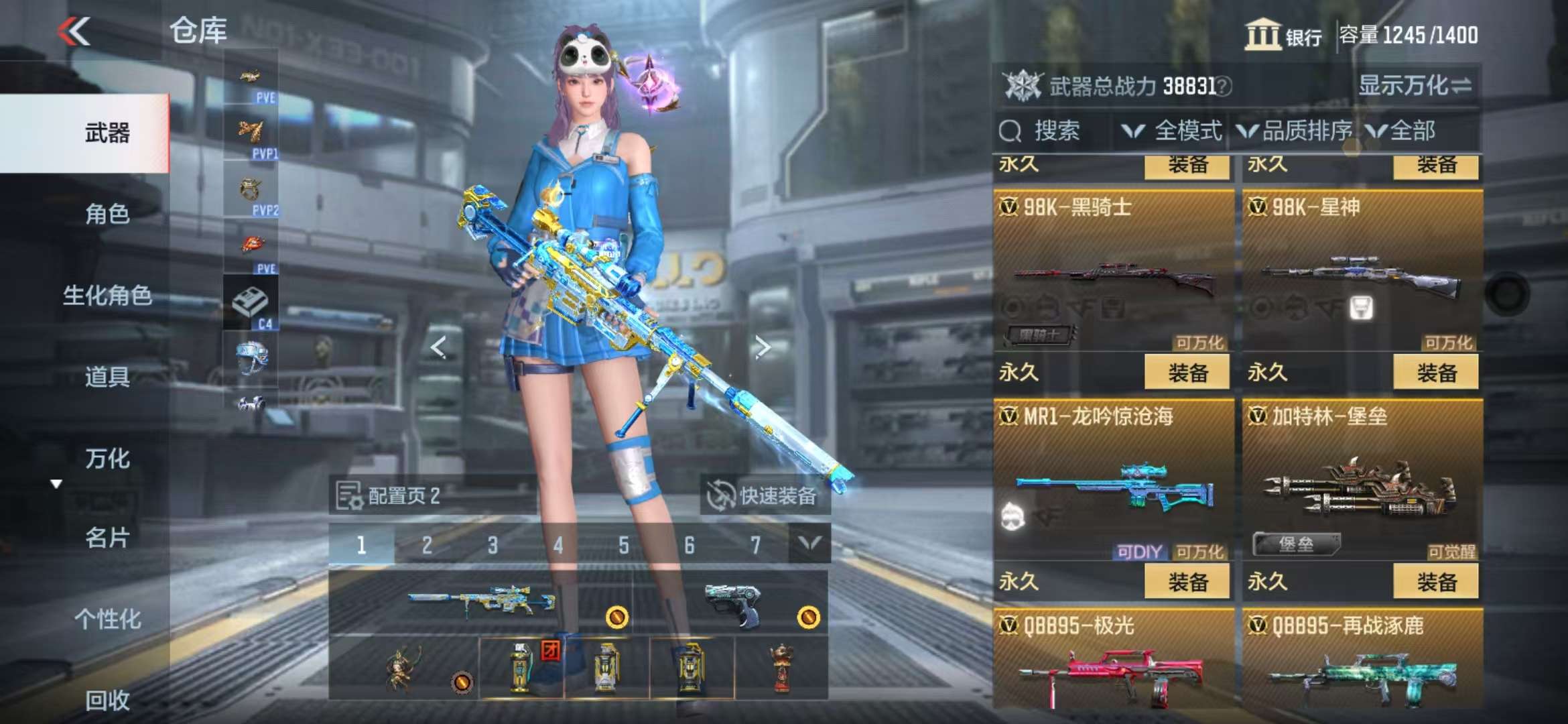Open the 回收 recycle section
The height and width of the screenshot is (724, 1568).
tap(107, 701)
